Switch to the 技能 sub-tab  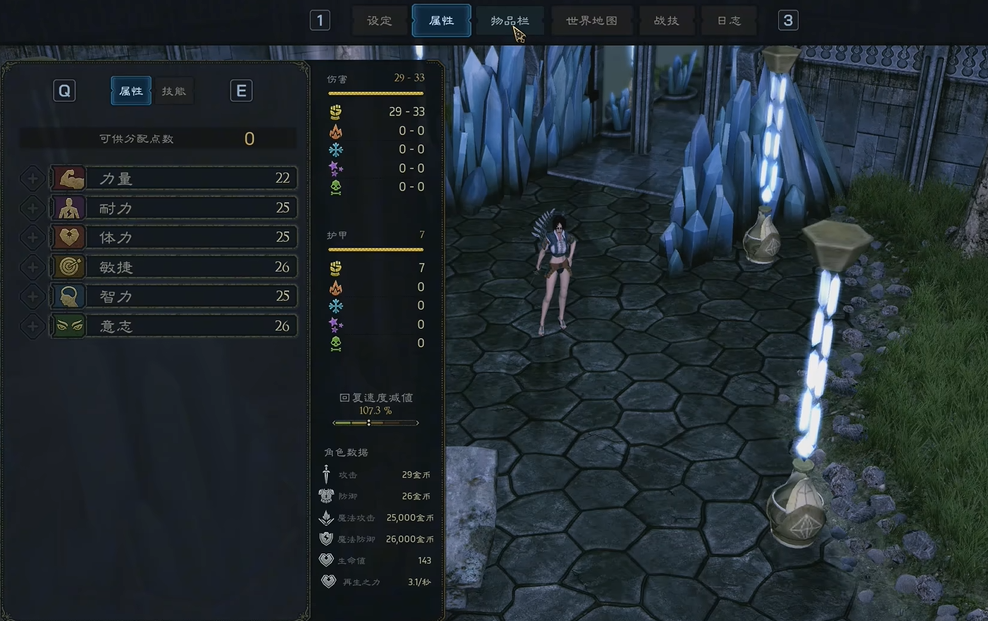pyautogui.click(x=174, y=91)
